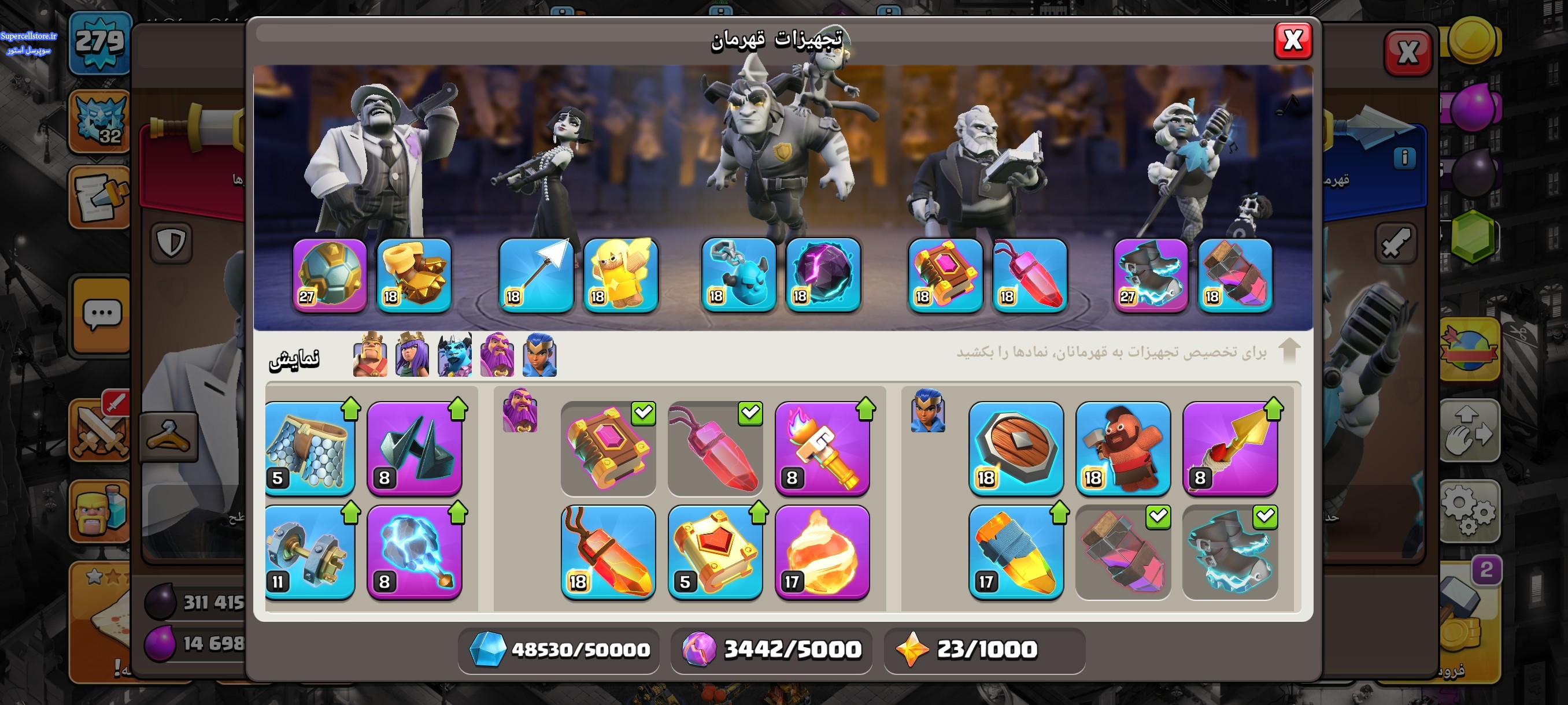Open the equipped Frozen Arrow slot
Screen dimensions: 1568x705
(535, 275)
